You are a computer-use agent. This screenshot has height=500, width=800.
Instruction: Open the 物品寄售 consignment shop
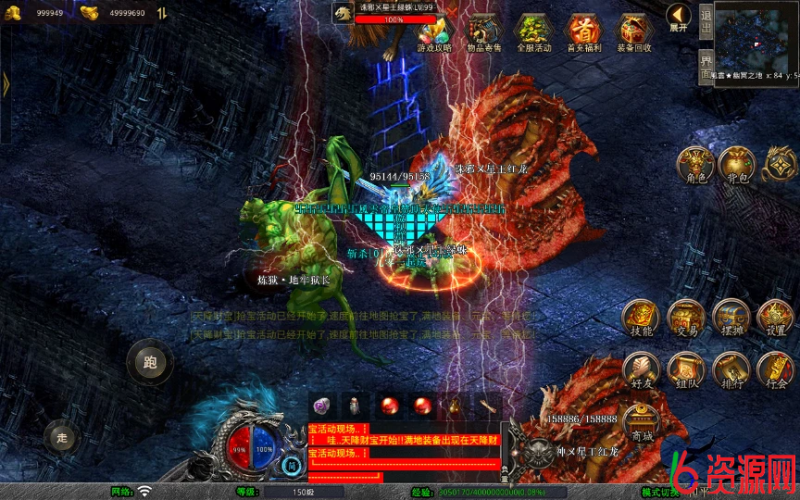[x=484, y=31]
